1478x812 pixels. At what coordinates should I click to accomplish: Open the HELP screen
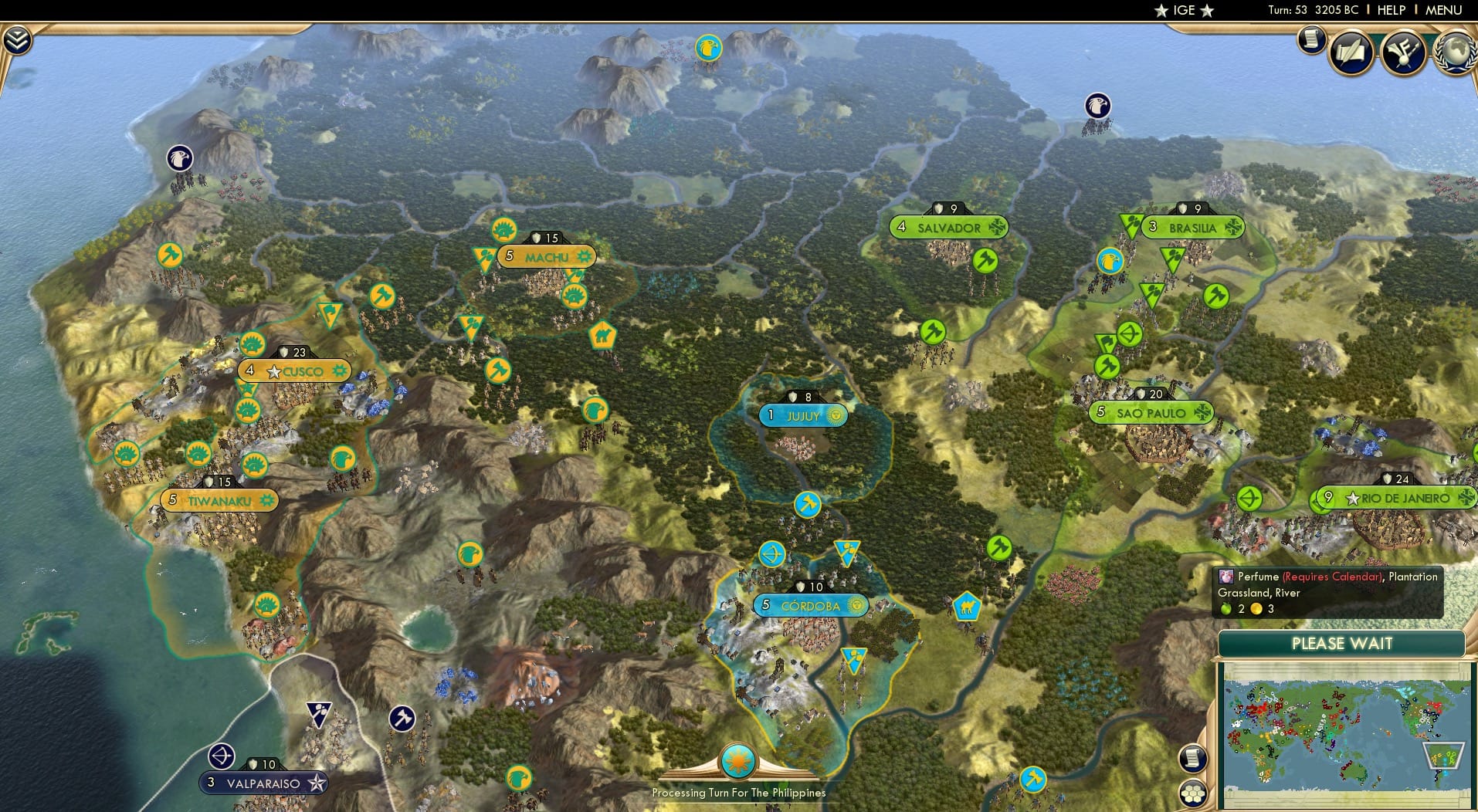[1391, 10]
